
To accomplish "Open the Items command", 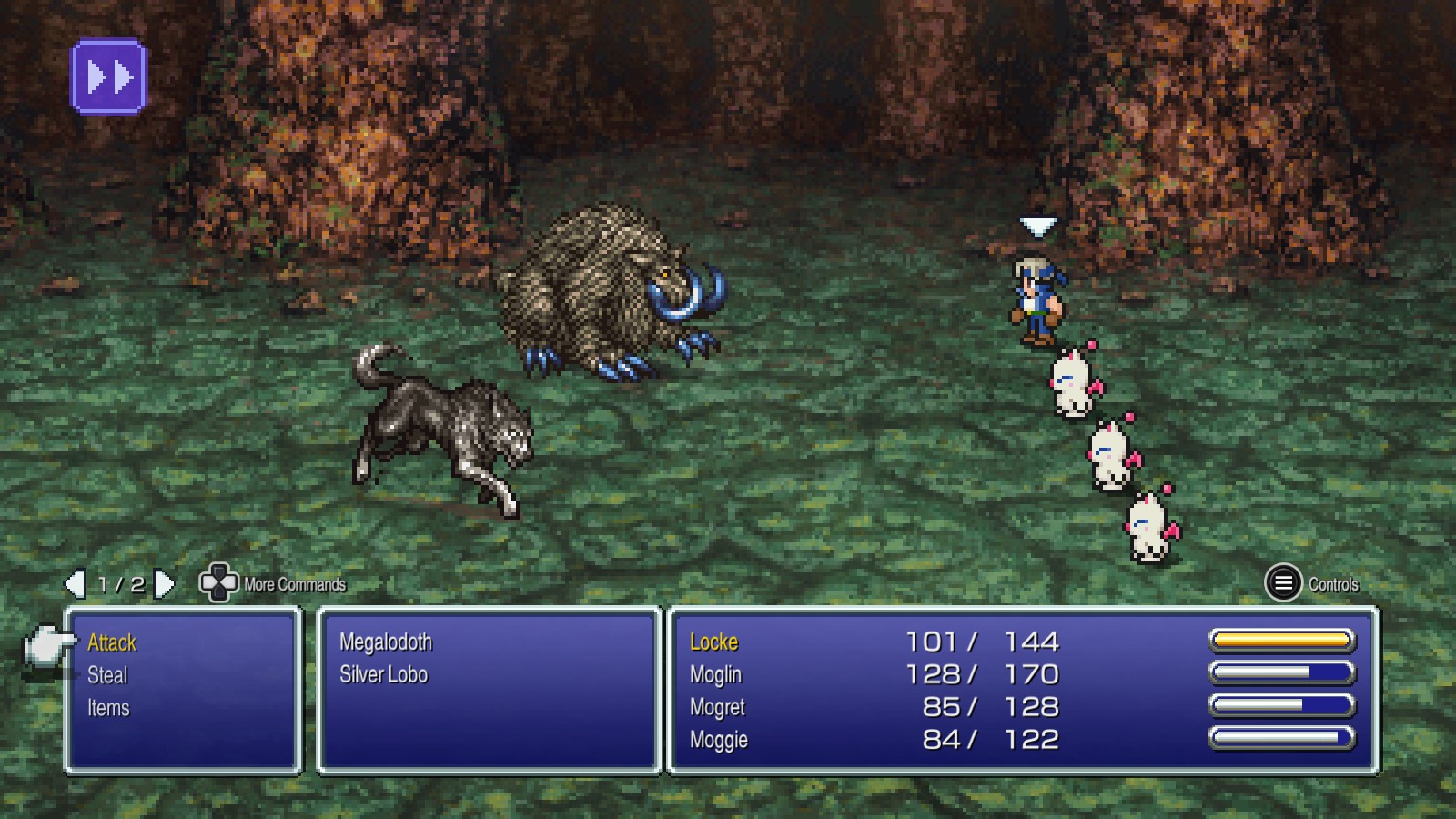I will tap(108, 708).
